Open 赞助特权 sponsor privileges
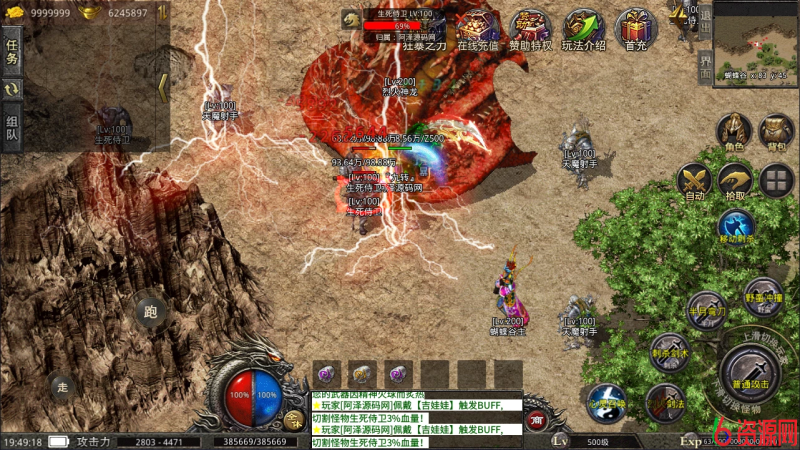 tap(530, 30)
